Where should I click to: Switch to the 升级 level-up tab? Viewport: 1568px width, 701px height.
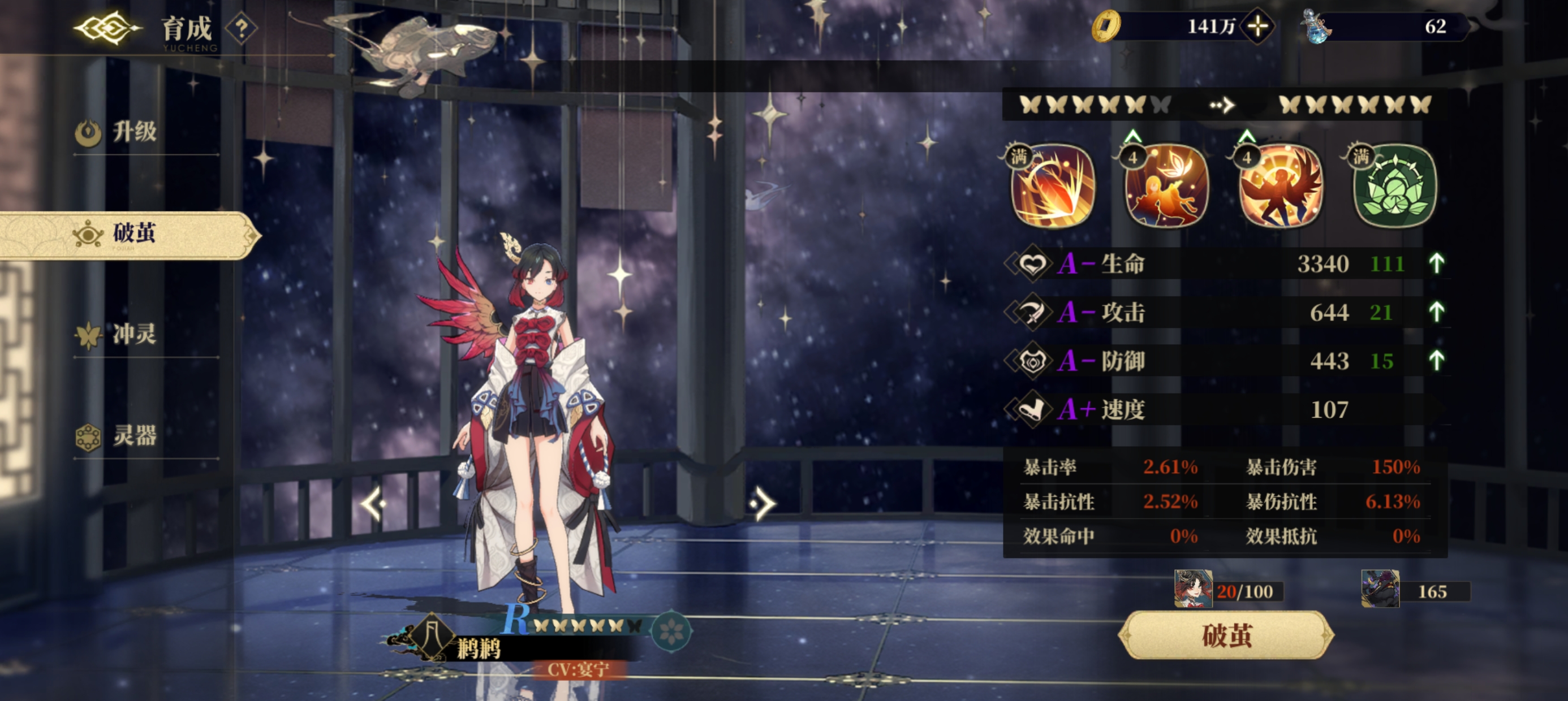[134, 132]
